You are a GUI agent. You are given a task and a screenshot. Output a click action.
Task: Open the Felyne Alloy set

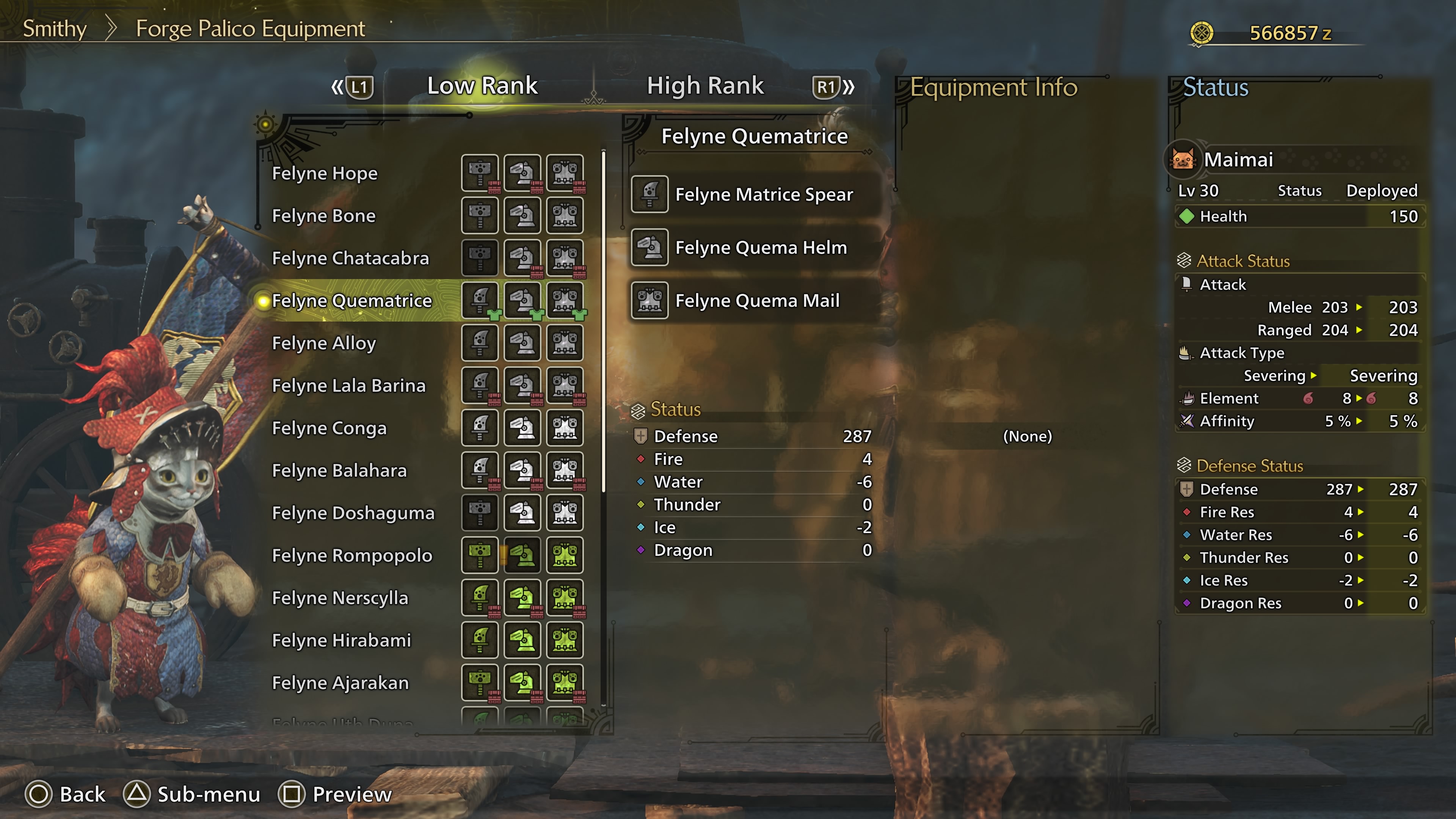point(323,343)
